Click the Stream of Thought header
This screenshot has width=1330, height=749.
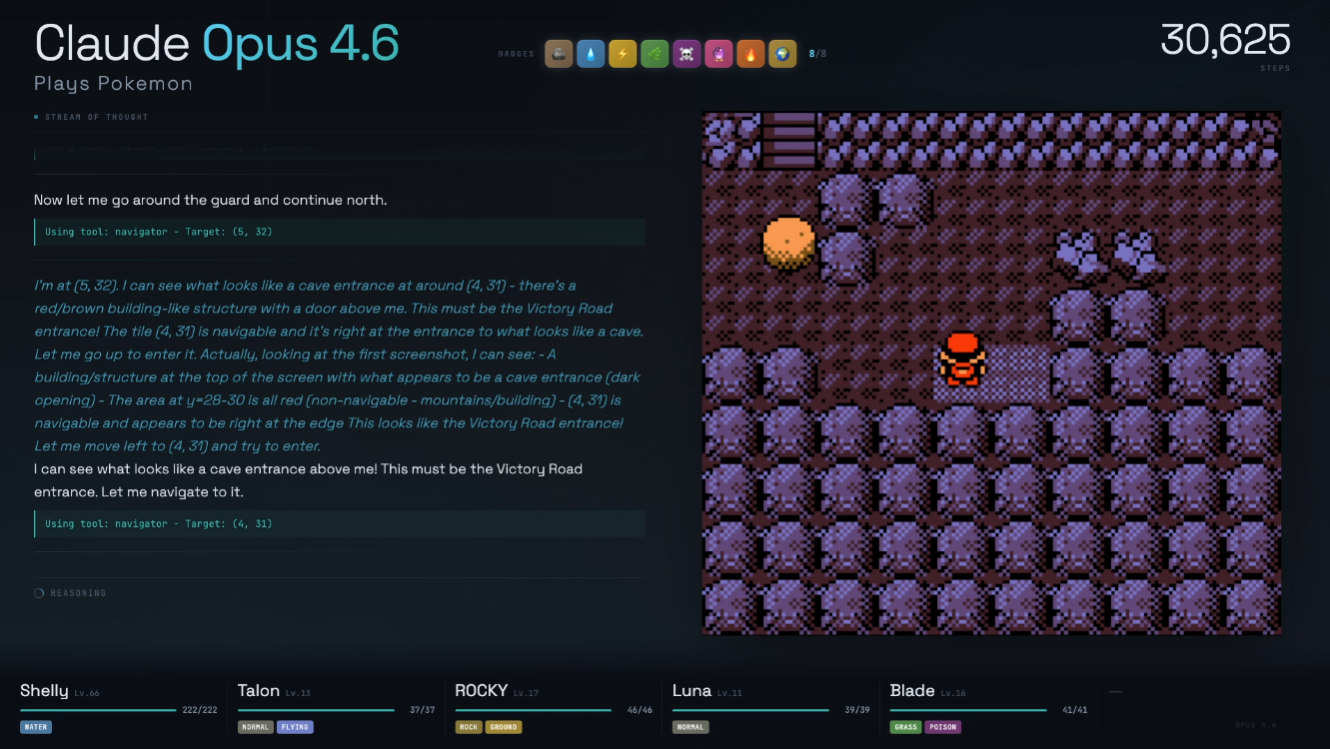(96, 117)
